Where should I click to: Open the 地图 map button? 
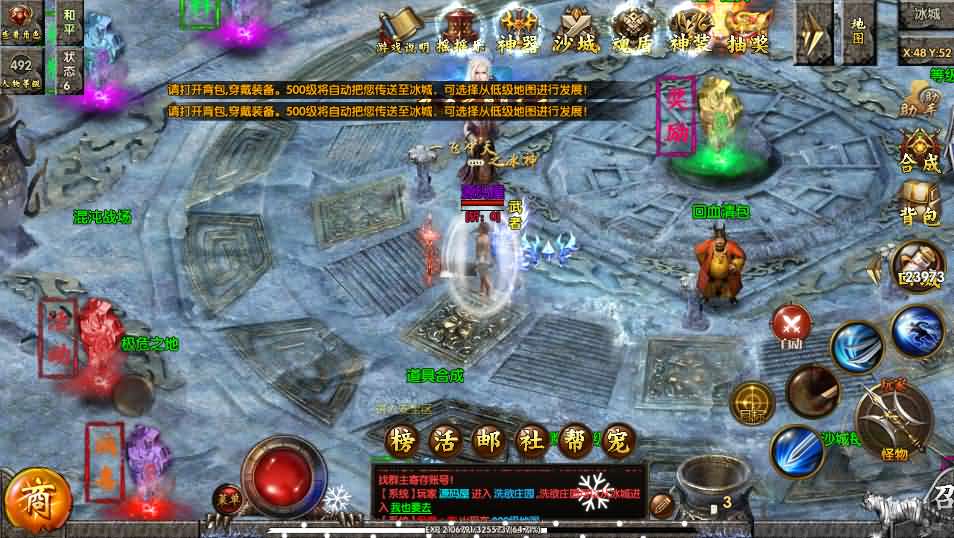click(858, 30)
